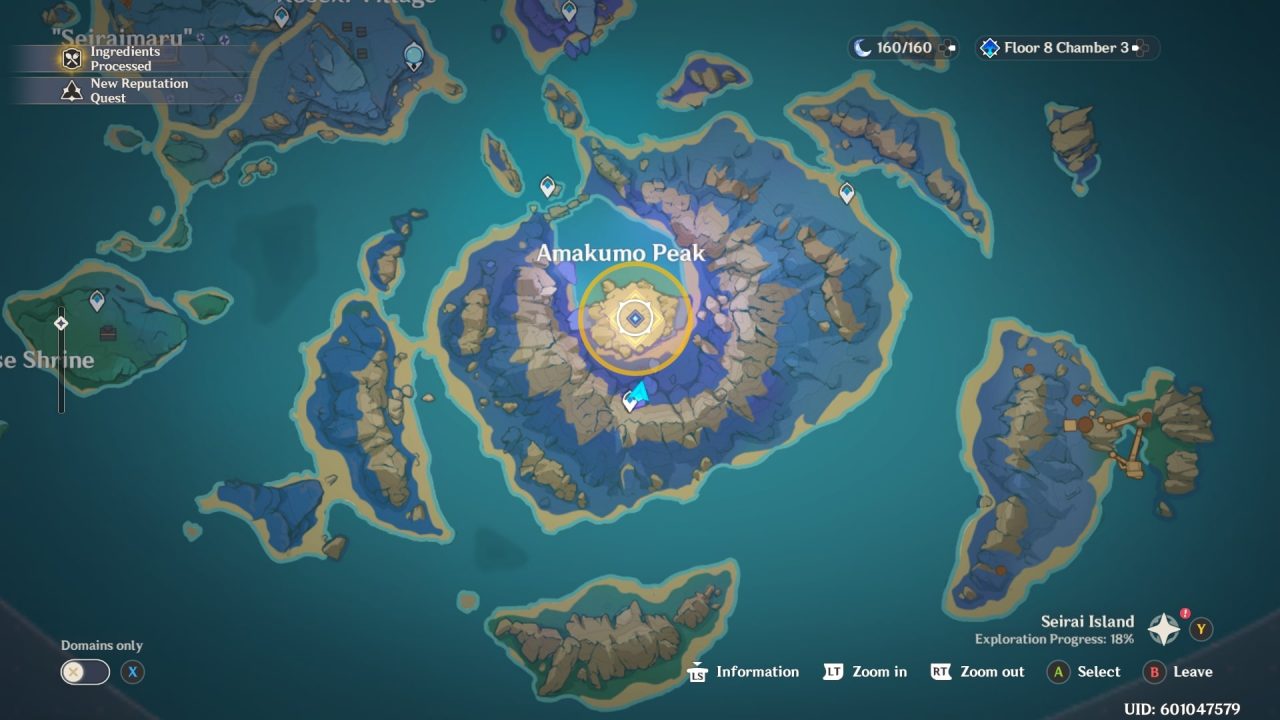This screenshot has height=720, width=1280.
Task: Leave the map screen
Action: 1178,672
